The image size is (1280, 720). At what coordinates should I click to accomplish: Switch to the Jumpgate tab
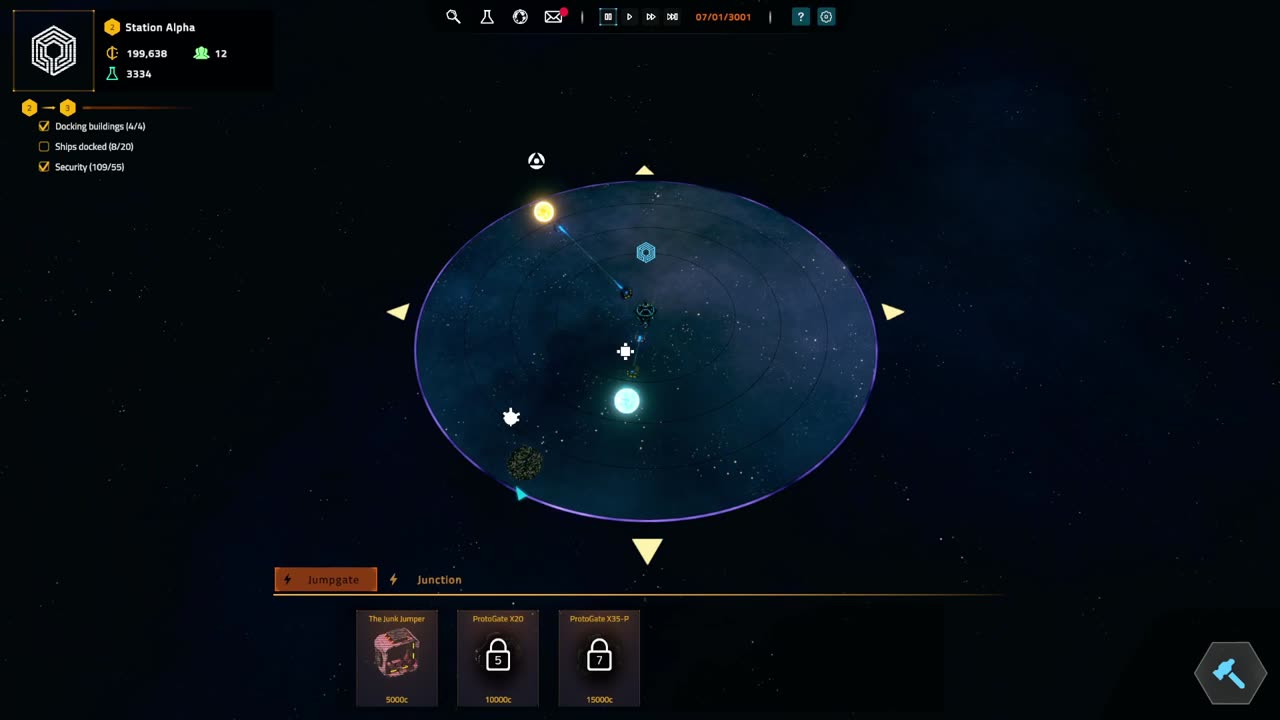pyautogui.click(x=325, y=580)
